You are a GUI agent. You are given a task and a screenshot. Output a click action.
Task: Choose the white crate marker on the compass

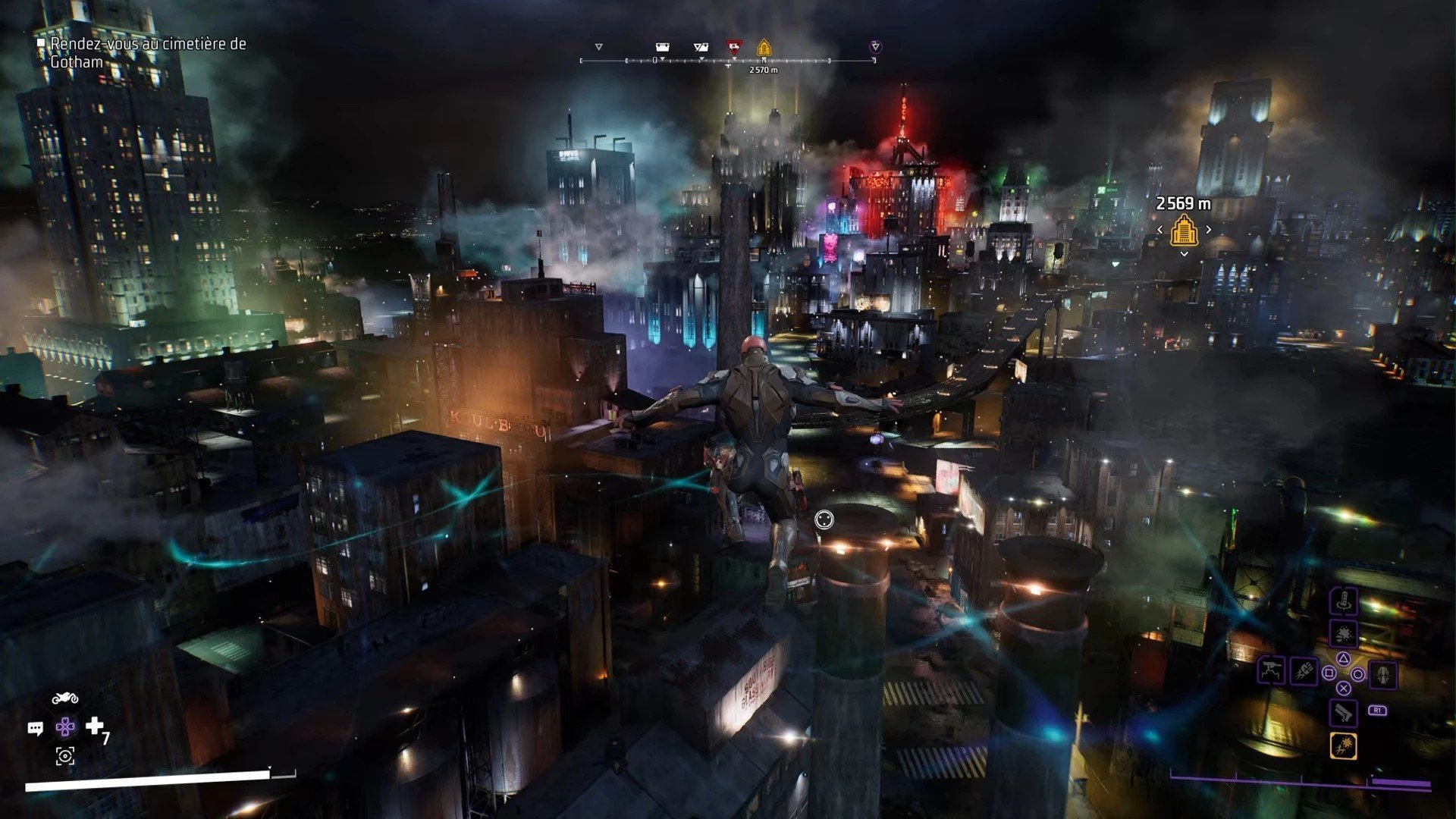pyautogui.click(x=662, y=48)
